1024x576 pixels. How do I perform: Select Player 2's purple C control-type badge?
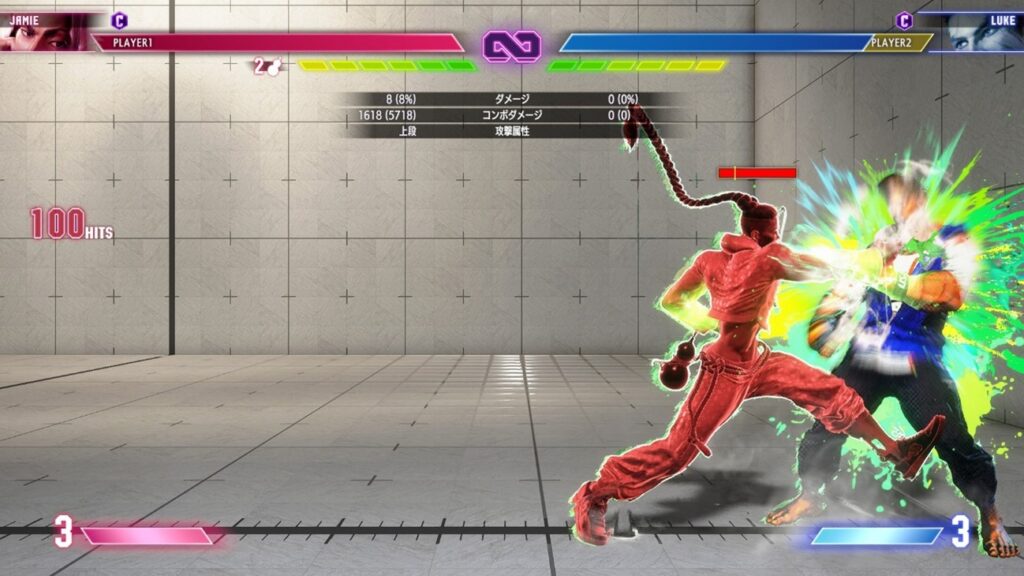pos(904,20)
